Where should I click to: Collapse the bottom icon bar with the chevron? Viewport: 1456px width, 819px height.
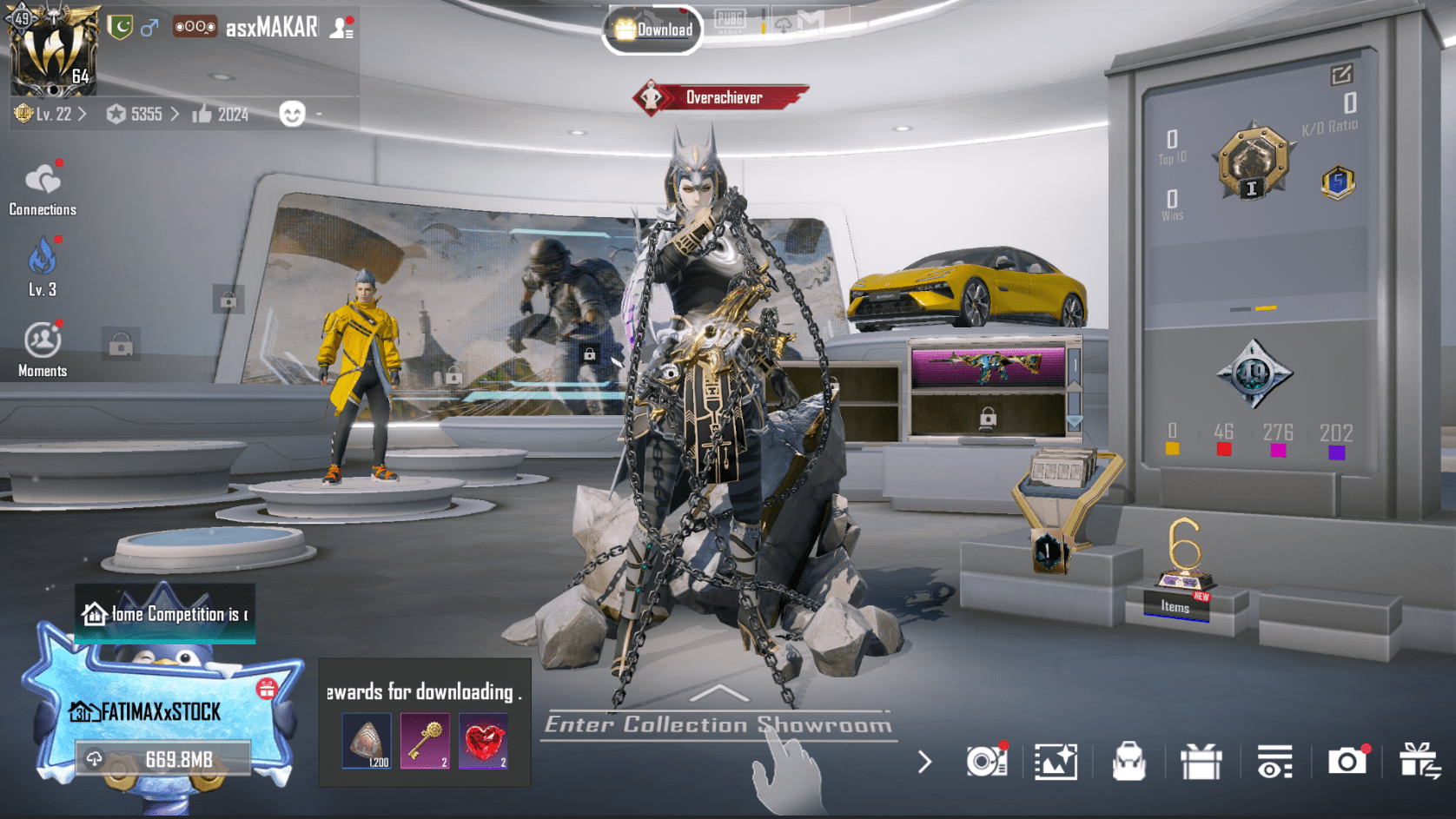(923, 761)
